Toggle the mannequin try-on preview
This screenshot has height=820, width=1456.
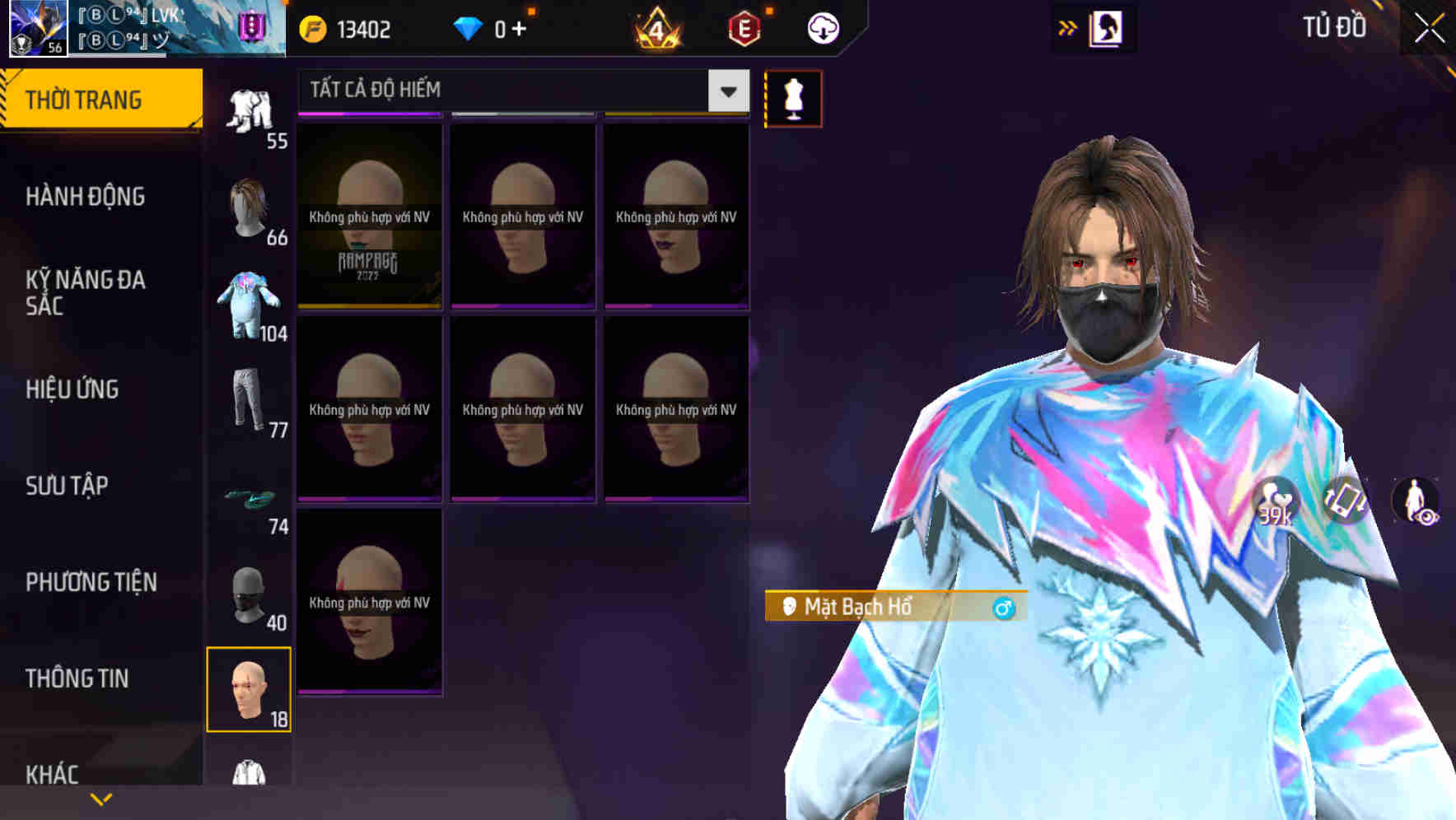793,97
